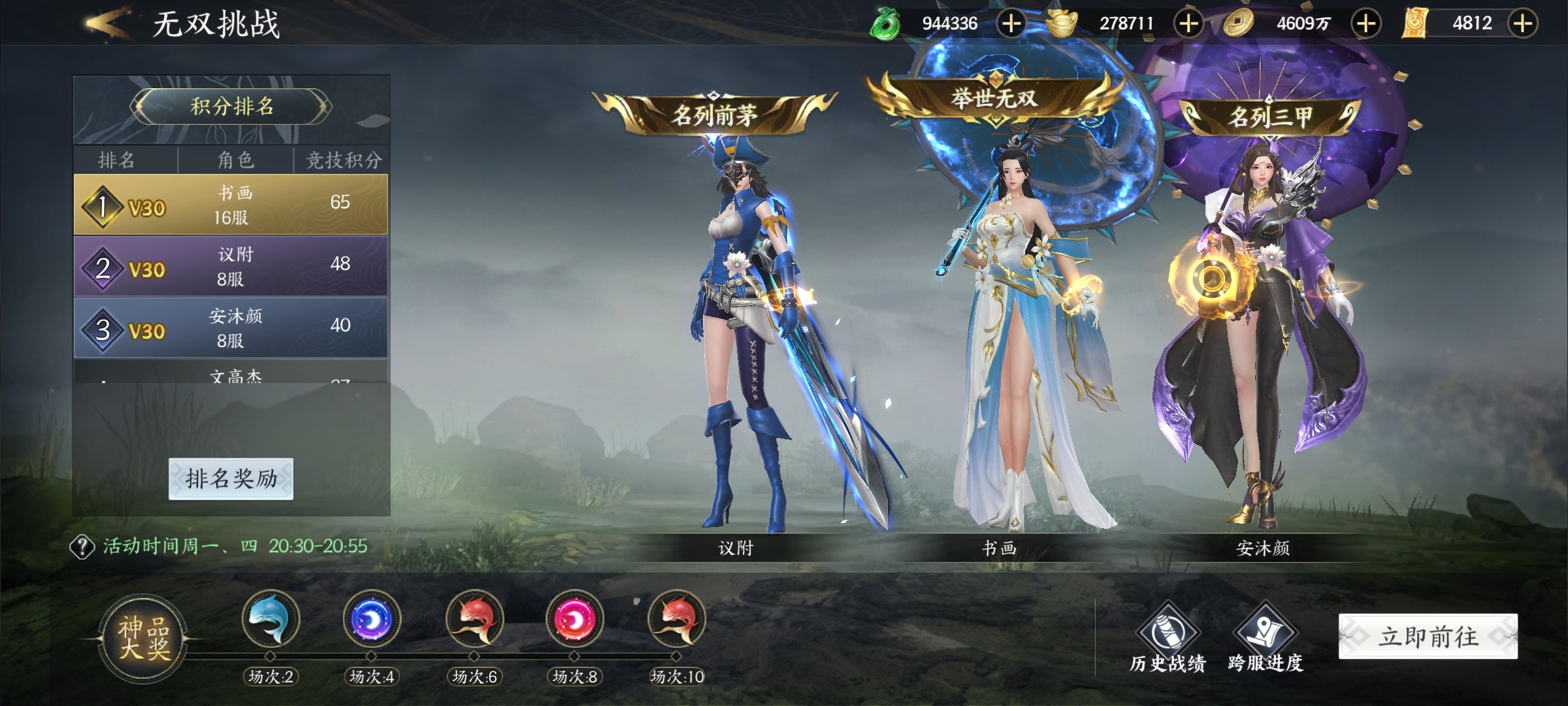Image resolution: width=1568 pixels, height=706 pixels.
Task: Add more green jade currency
Action: coord(1011,24)
